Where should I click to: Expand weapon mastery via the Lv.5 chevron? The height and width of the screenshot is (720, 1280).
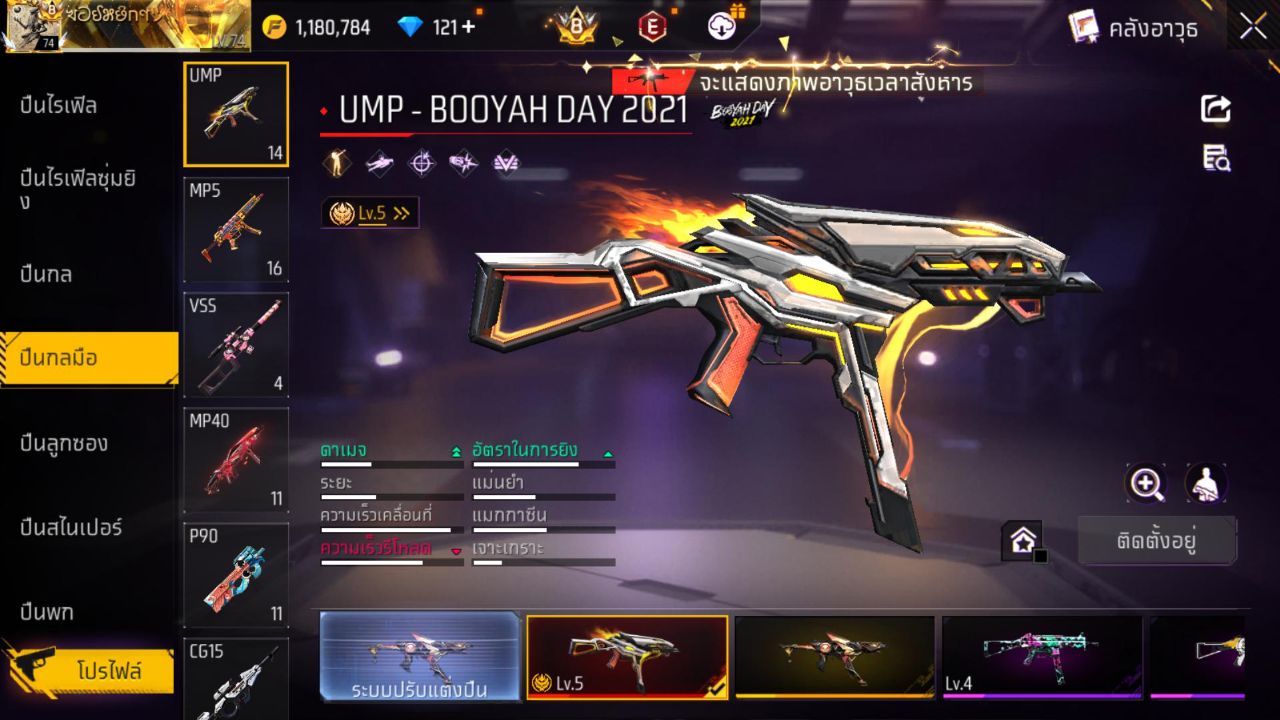pos(399,212)
